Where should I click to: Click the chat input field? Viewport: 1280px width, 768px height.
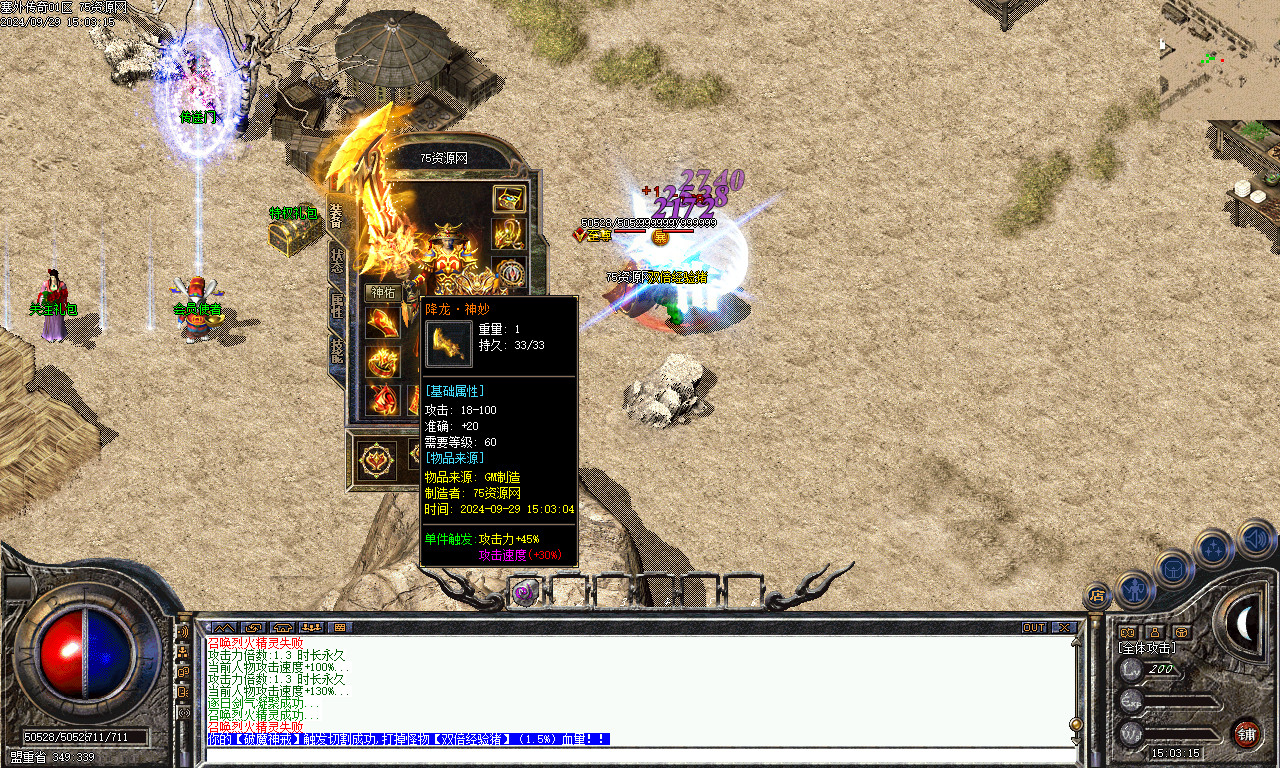coord(640,757)
